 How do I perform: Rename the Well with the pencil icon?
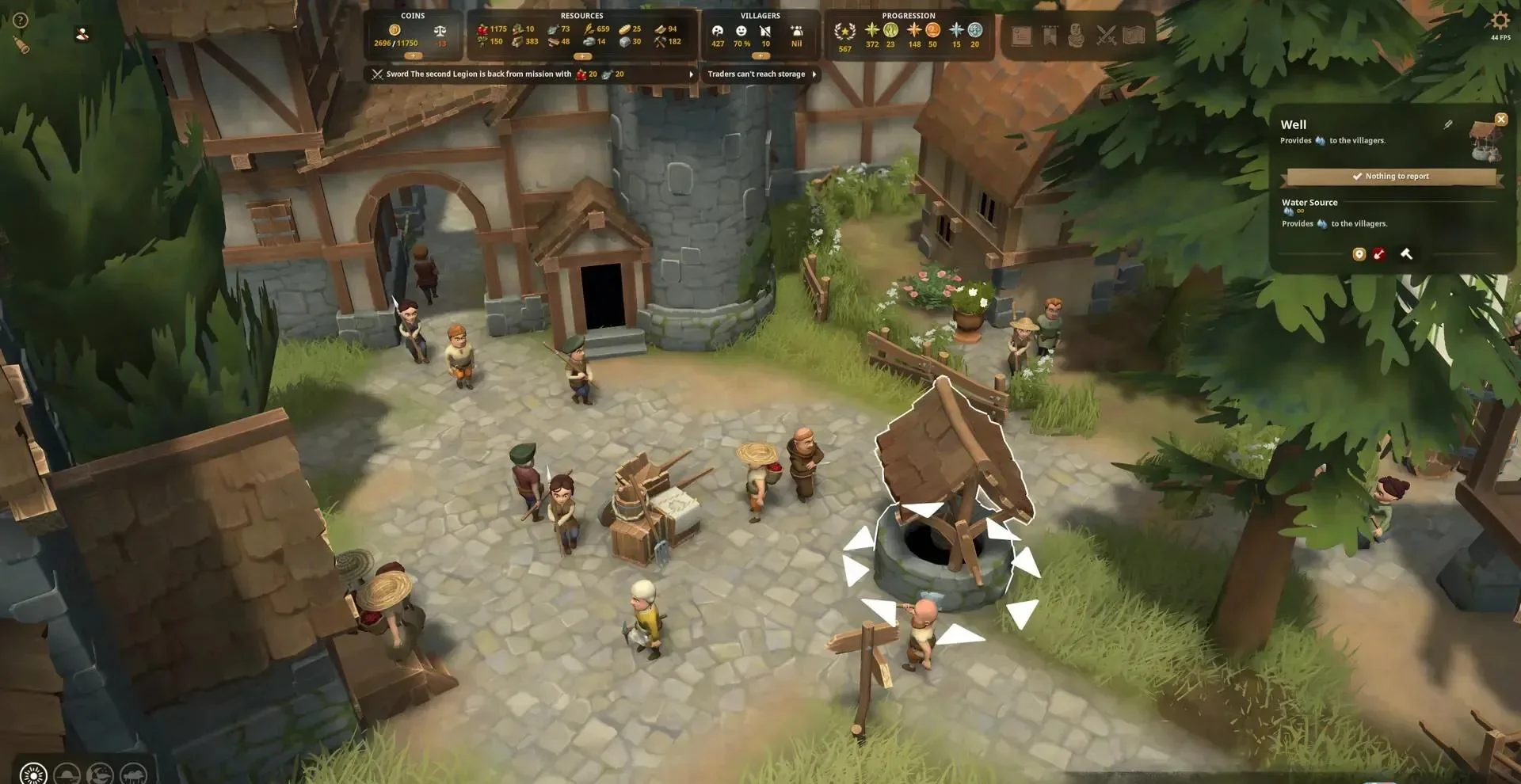point(1448,124)
